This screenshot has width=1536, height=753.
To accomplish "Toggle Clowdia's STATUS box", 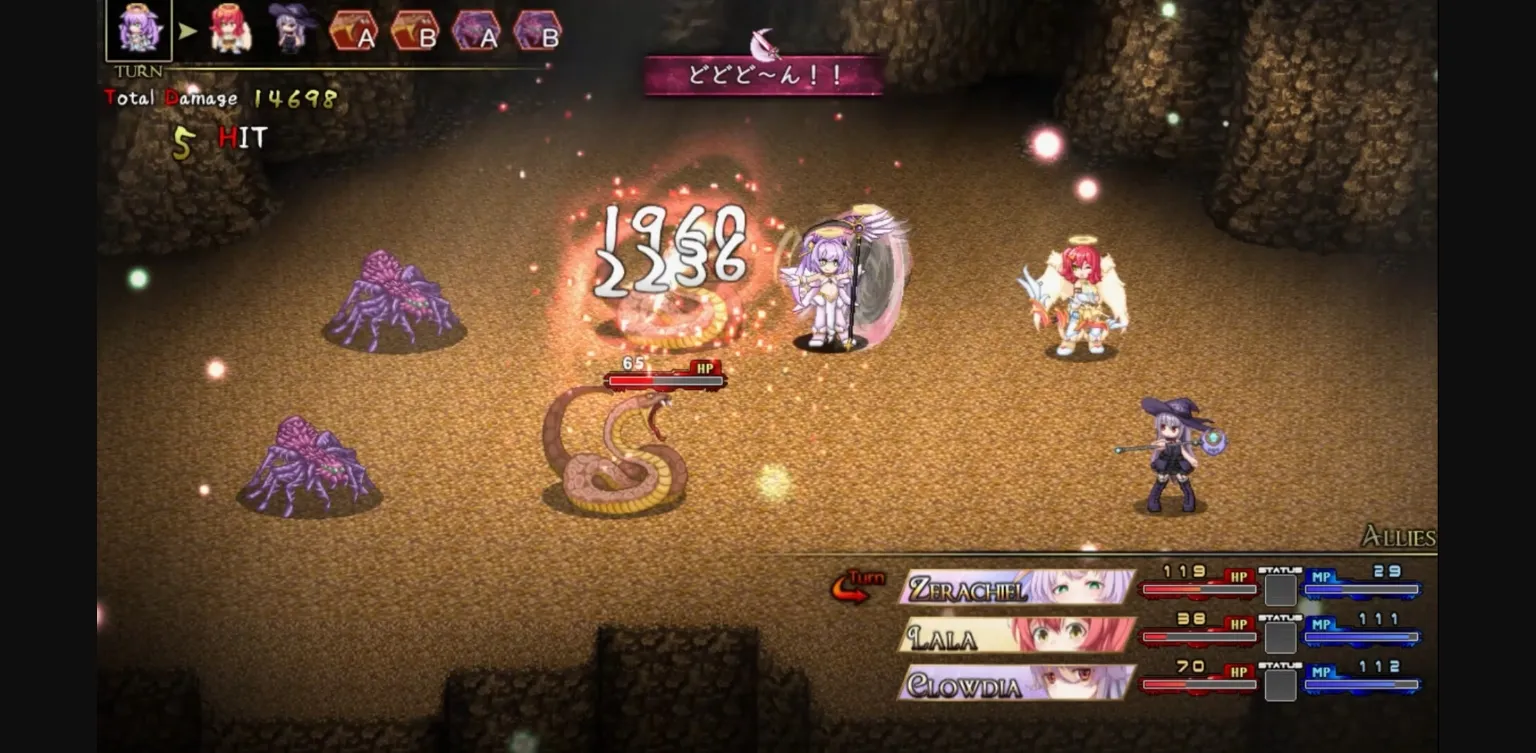I will pyautogui.click(x=1280, y=684).
